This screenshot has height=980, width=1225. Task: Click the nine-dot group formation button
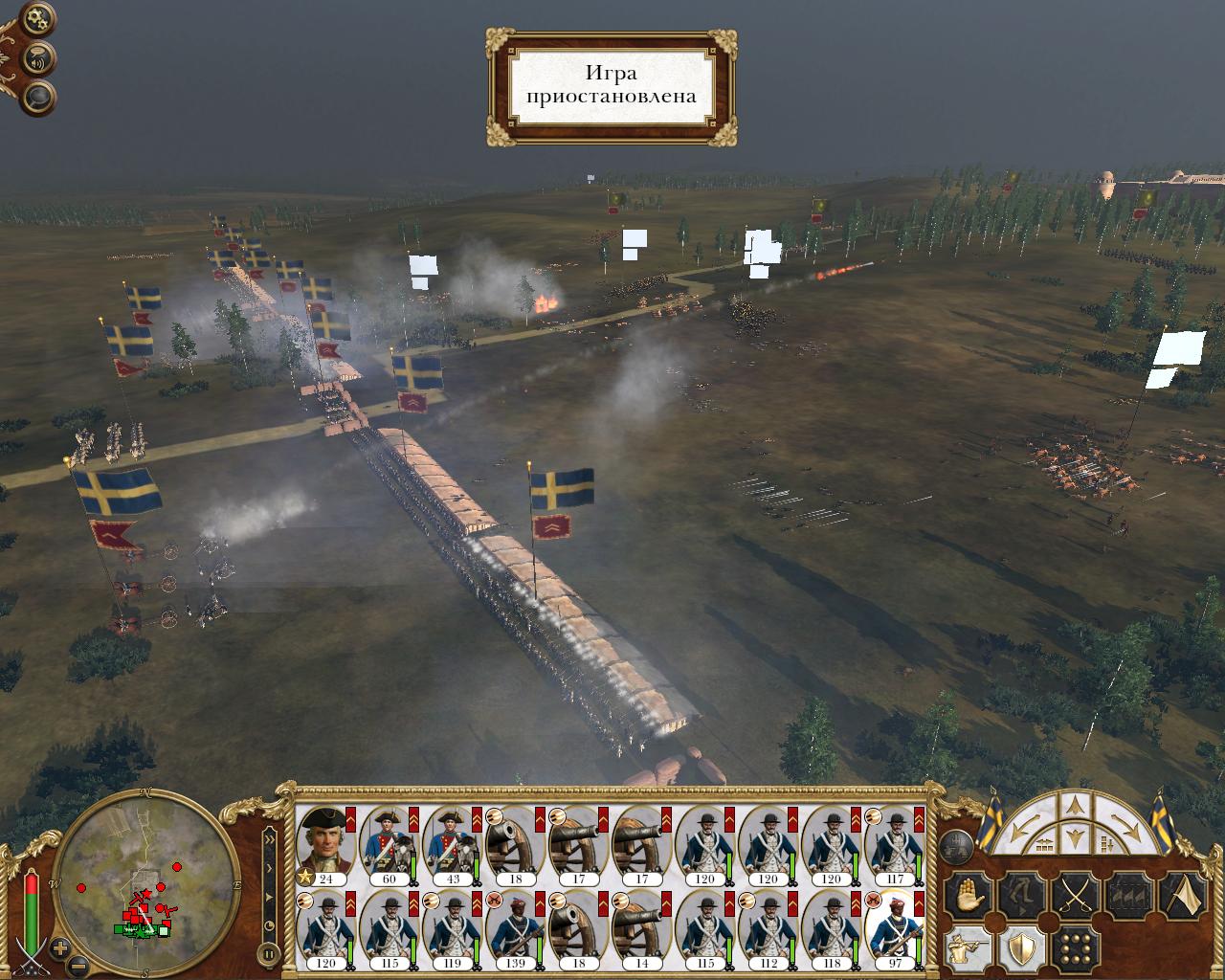1074,948
